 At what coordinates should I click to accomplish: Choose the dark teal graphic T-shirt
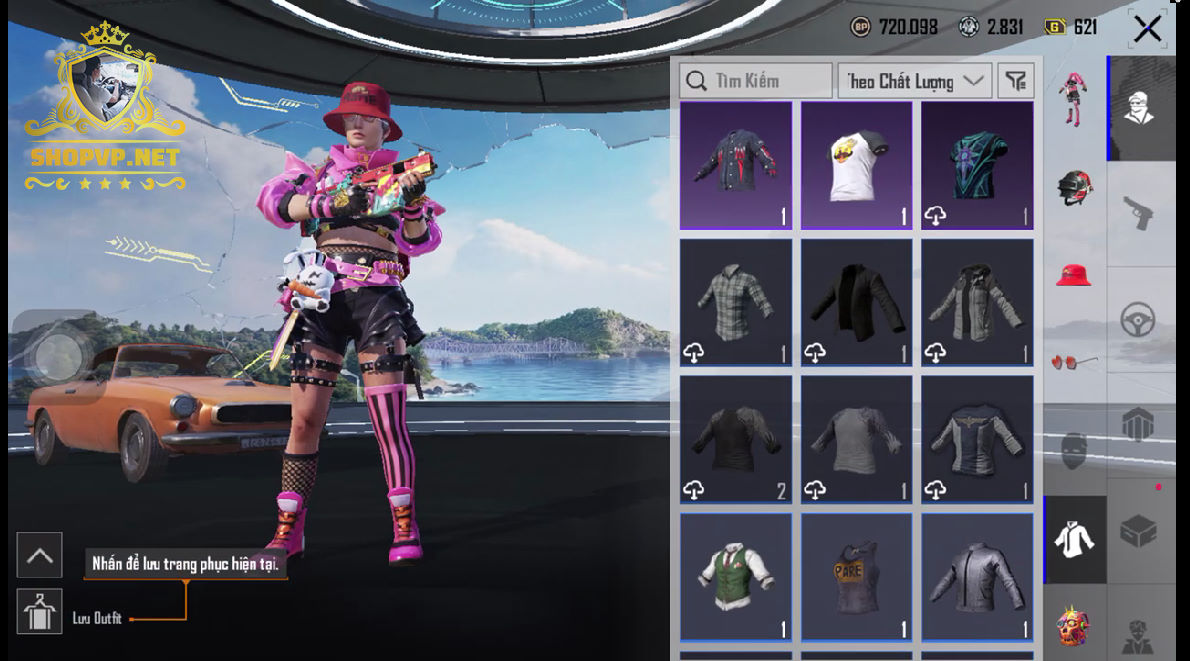point(977,166)
